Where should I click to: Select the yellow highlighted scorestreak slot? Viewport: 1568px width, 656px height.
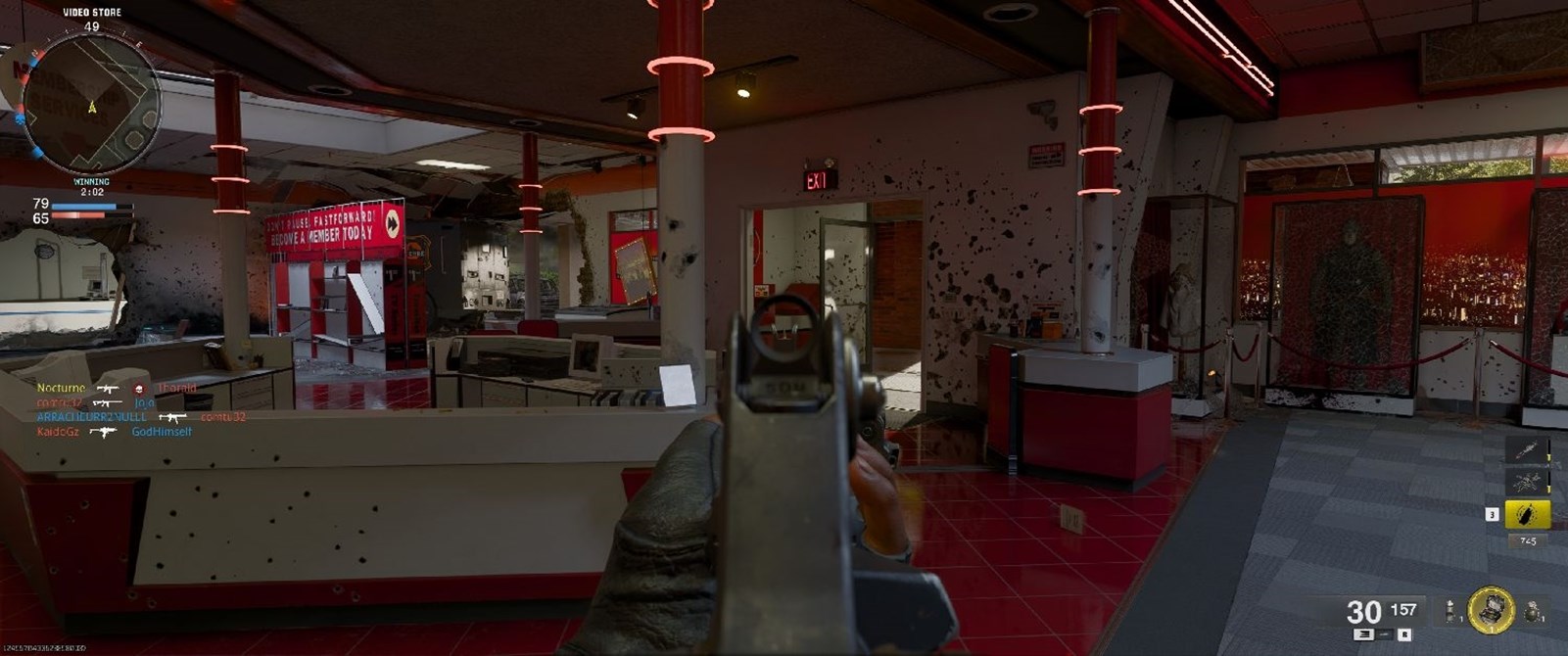pos(1527,514)
